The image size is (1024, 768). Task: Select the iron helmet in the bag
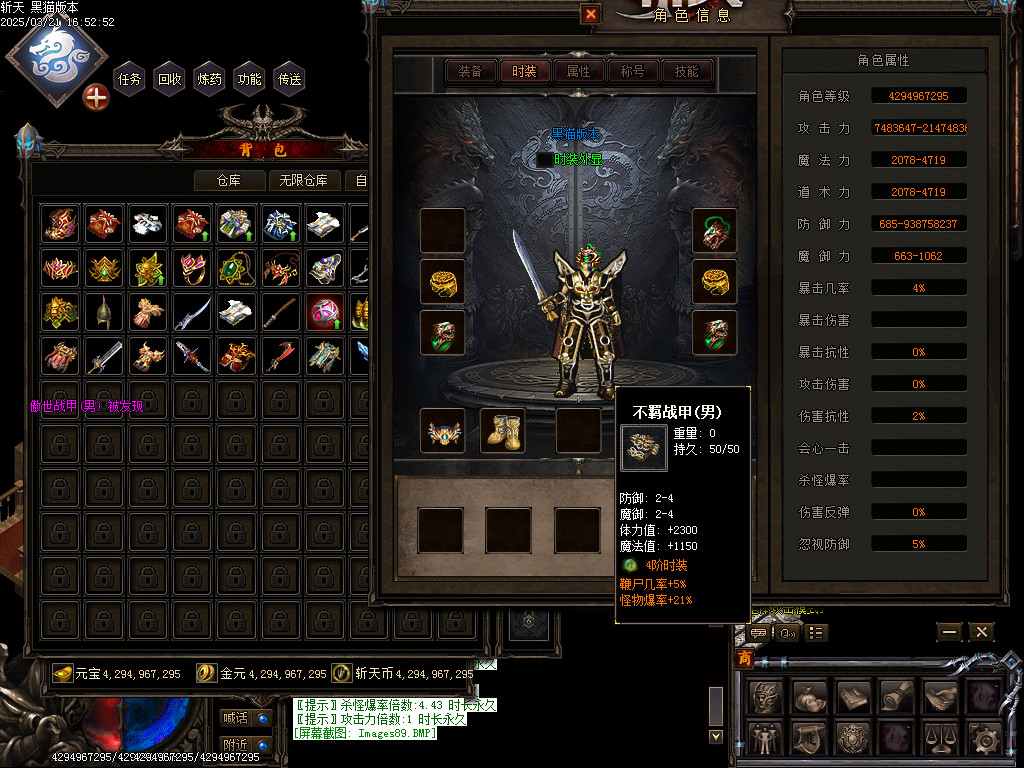[103, 312]
